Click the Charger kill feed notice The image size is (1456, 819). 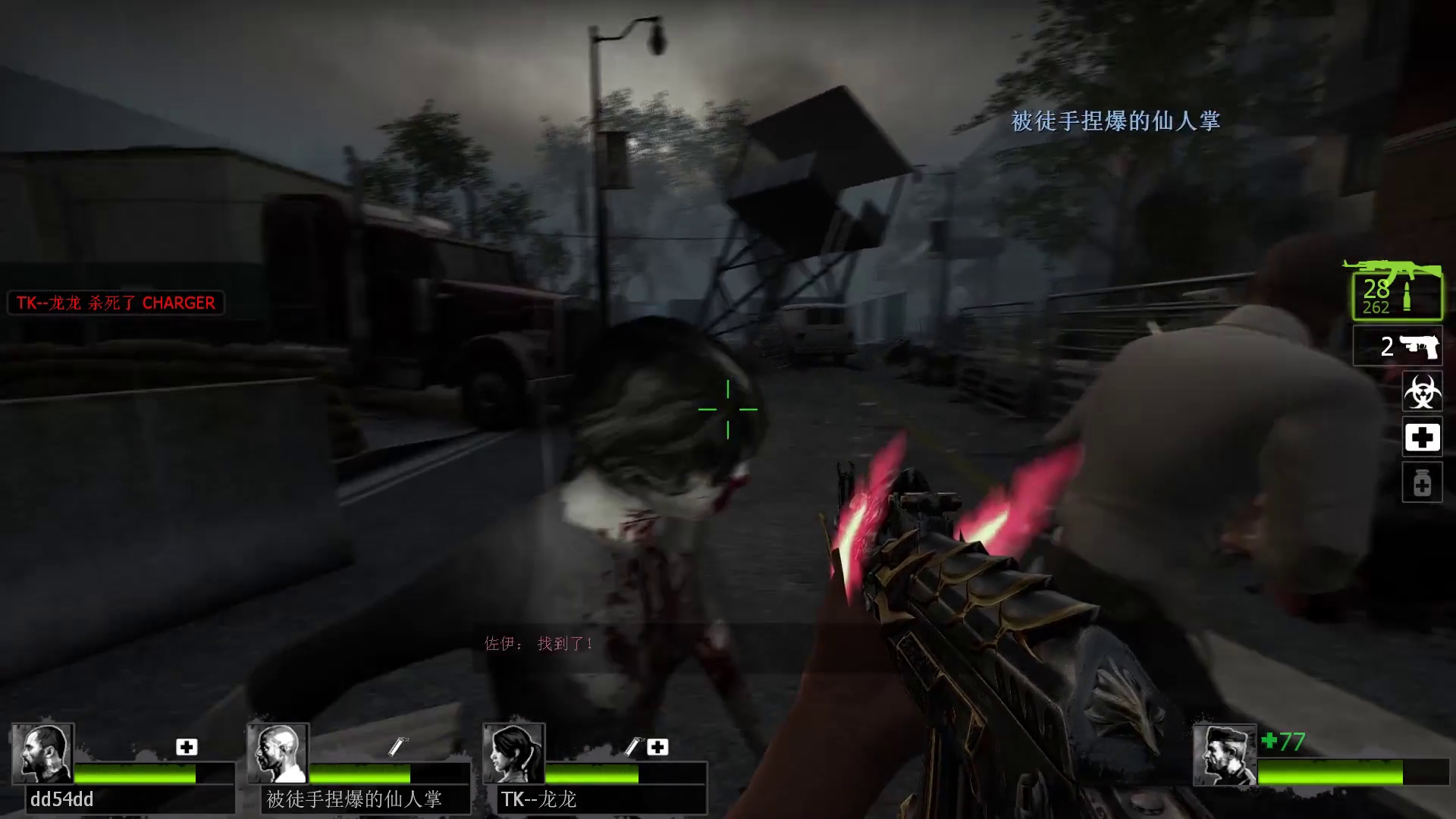pos(116,303)
